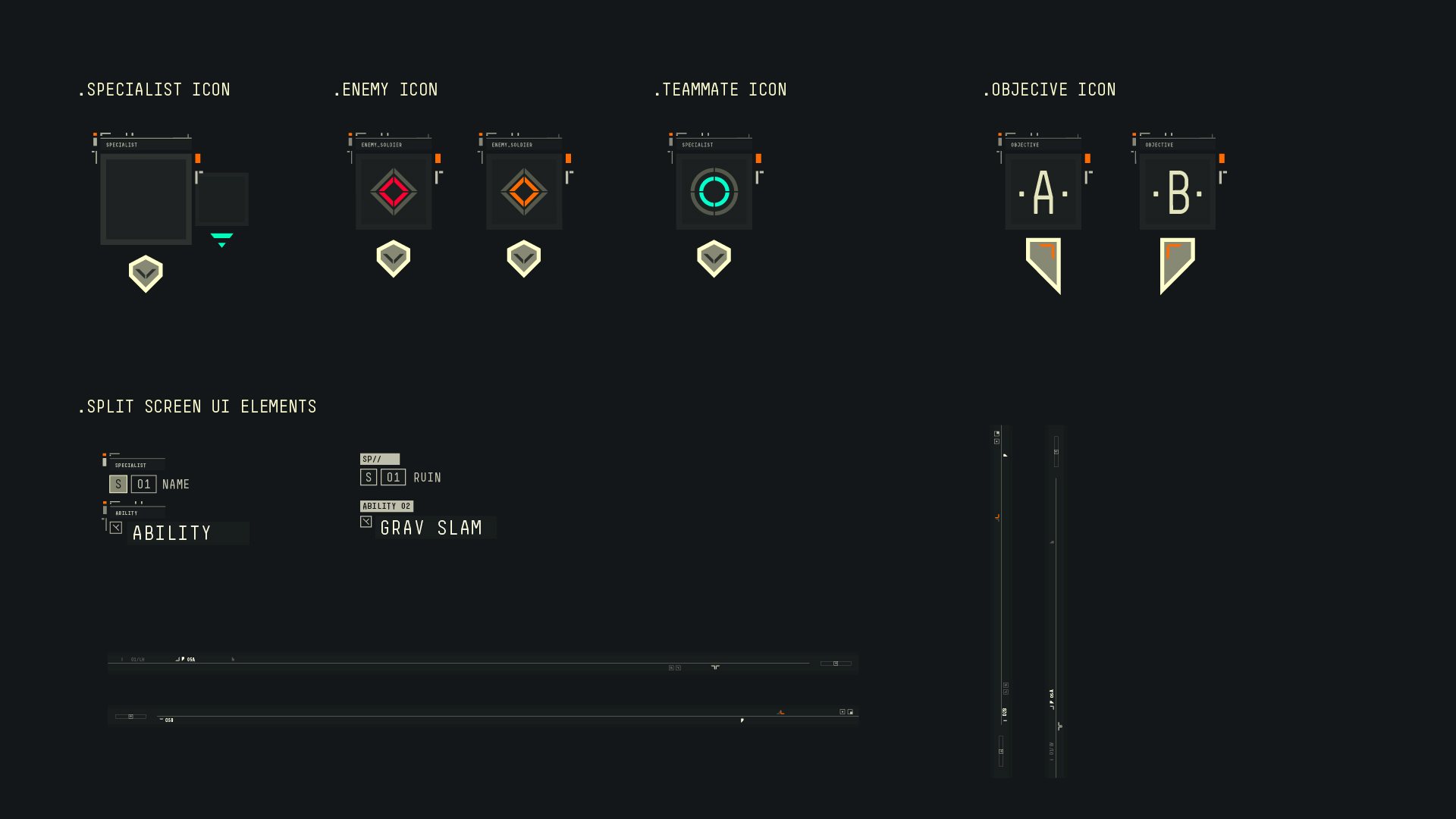Click the SP// header tag
Screen dimensions: 1456x819
(x=379, y=459)
